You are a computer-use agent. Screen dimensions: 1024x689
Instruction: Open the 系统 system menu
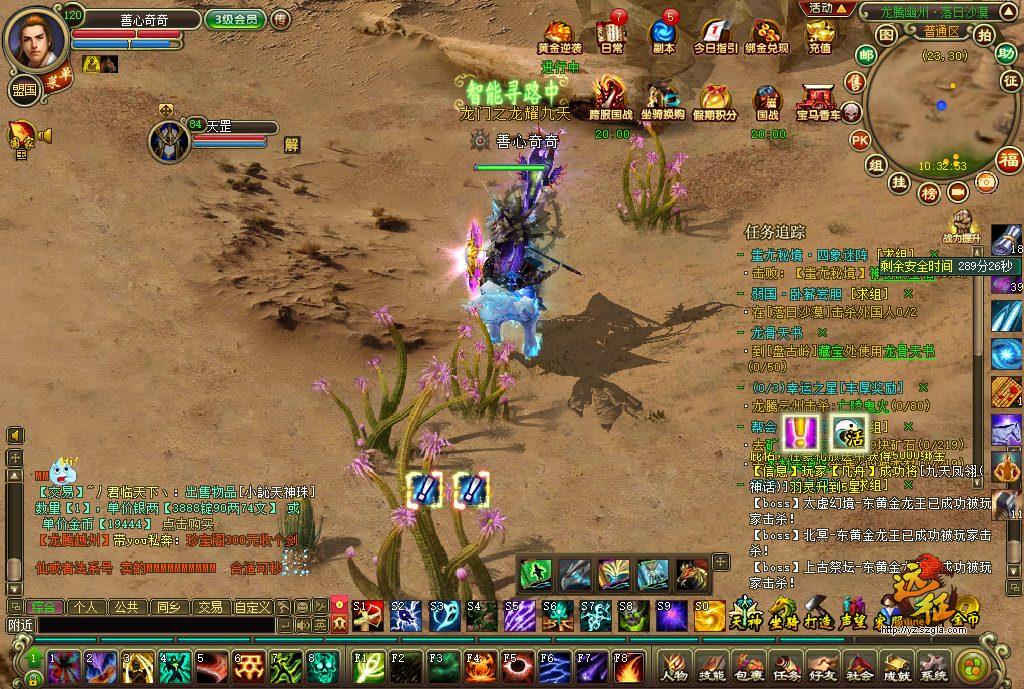point(934,667)
